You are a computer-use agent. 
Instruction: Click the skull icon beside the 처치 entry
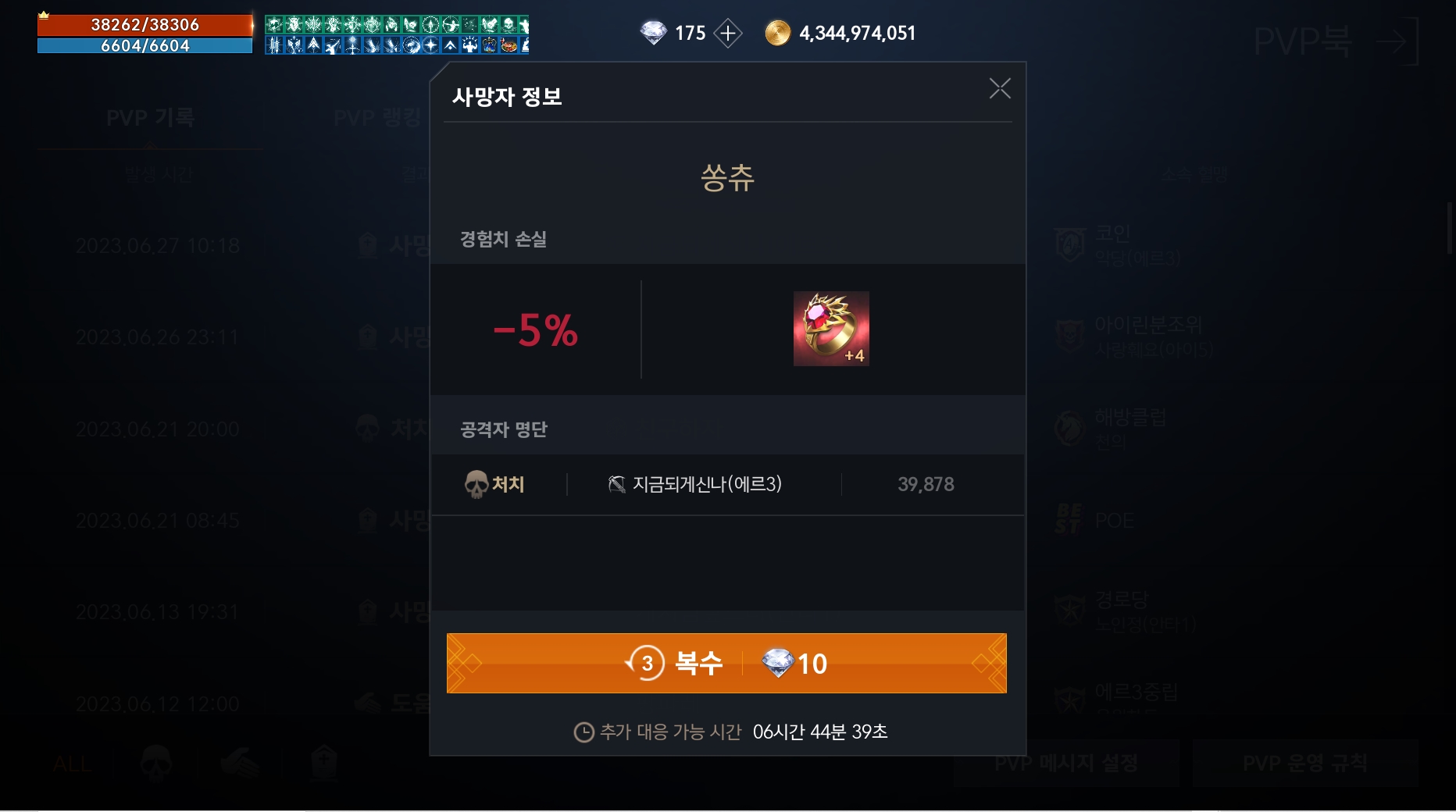click(475, 484)
